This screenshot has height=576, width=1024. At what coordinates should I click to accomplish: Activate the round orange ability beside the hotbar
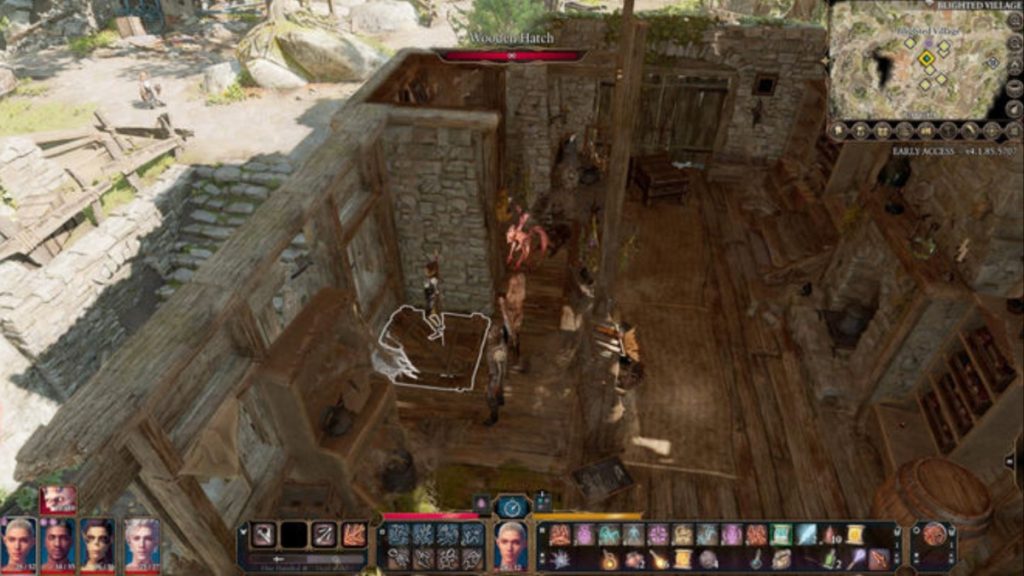tap(934, 535)
